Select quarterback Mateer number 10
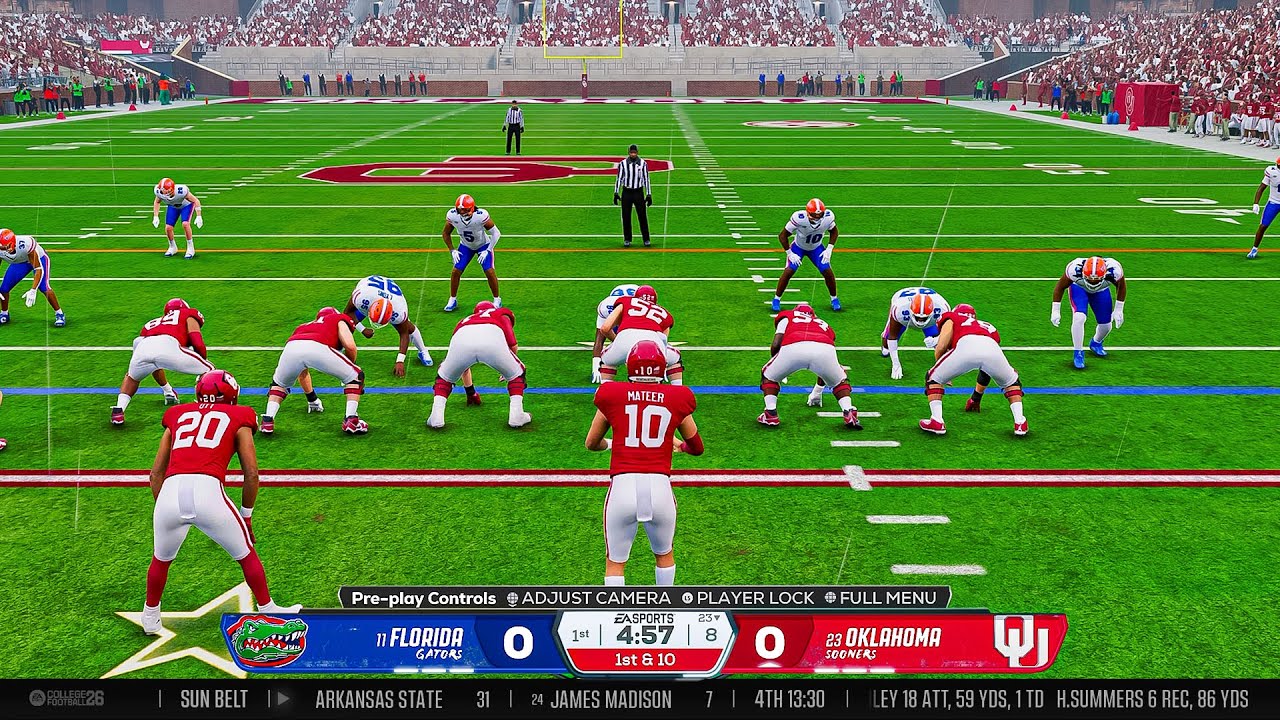Image resolution: width=1280 pixels, height=720 pixels. point(648,430)
